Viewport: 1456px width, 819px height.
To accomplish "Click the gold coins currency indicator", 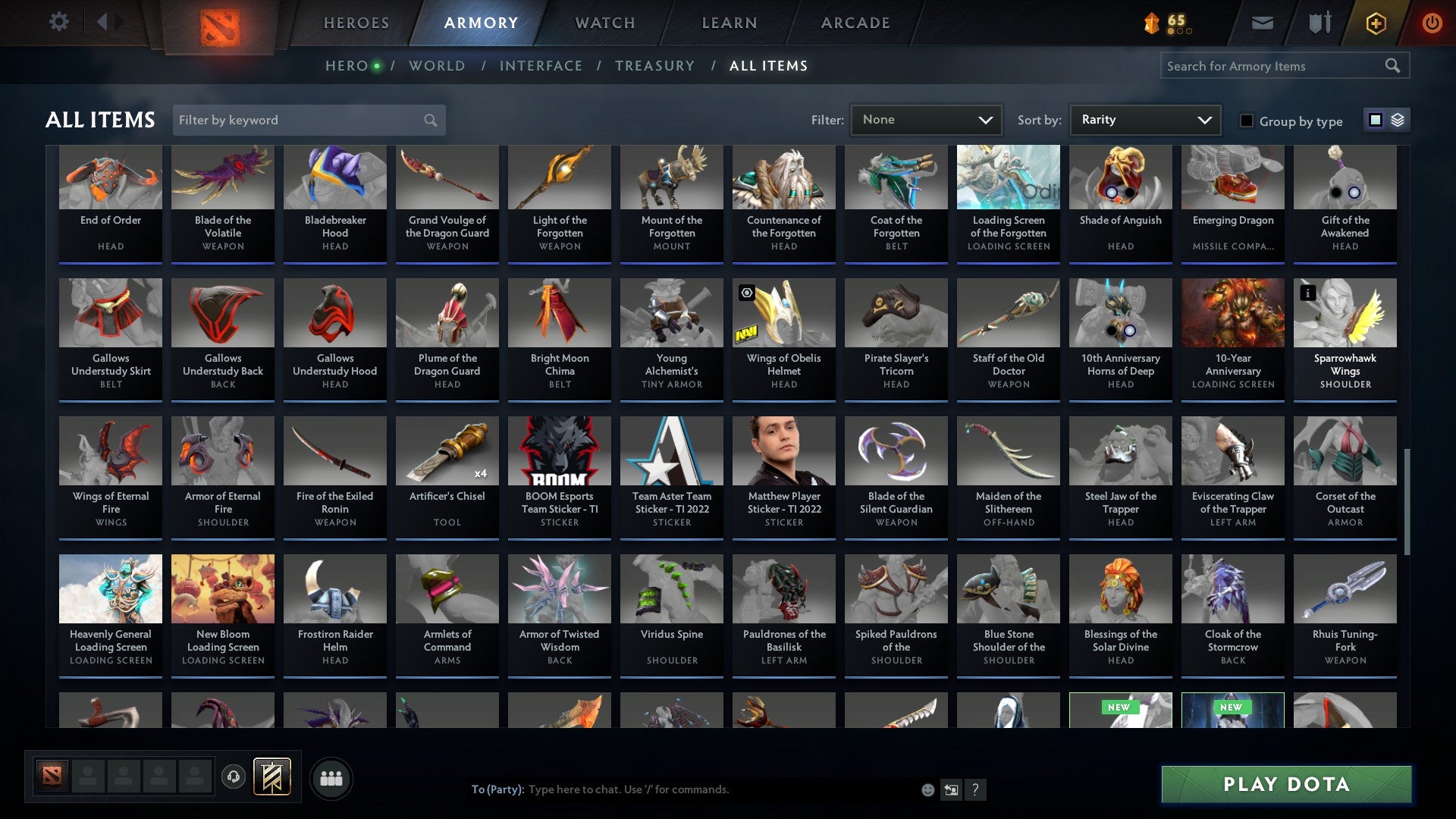I will [x=1170, y=22].
